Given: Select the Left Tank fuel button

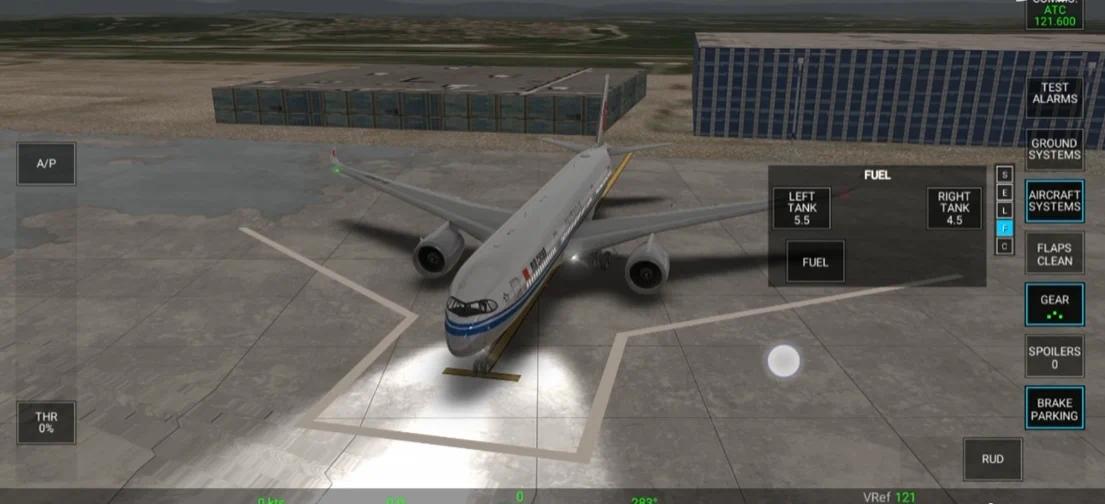Looking at the screenshot, I should click(802, 208).
